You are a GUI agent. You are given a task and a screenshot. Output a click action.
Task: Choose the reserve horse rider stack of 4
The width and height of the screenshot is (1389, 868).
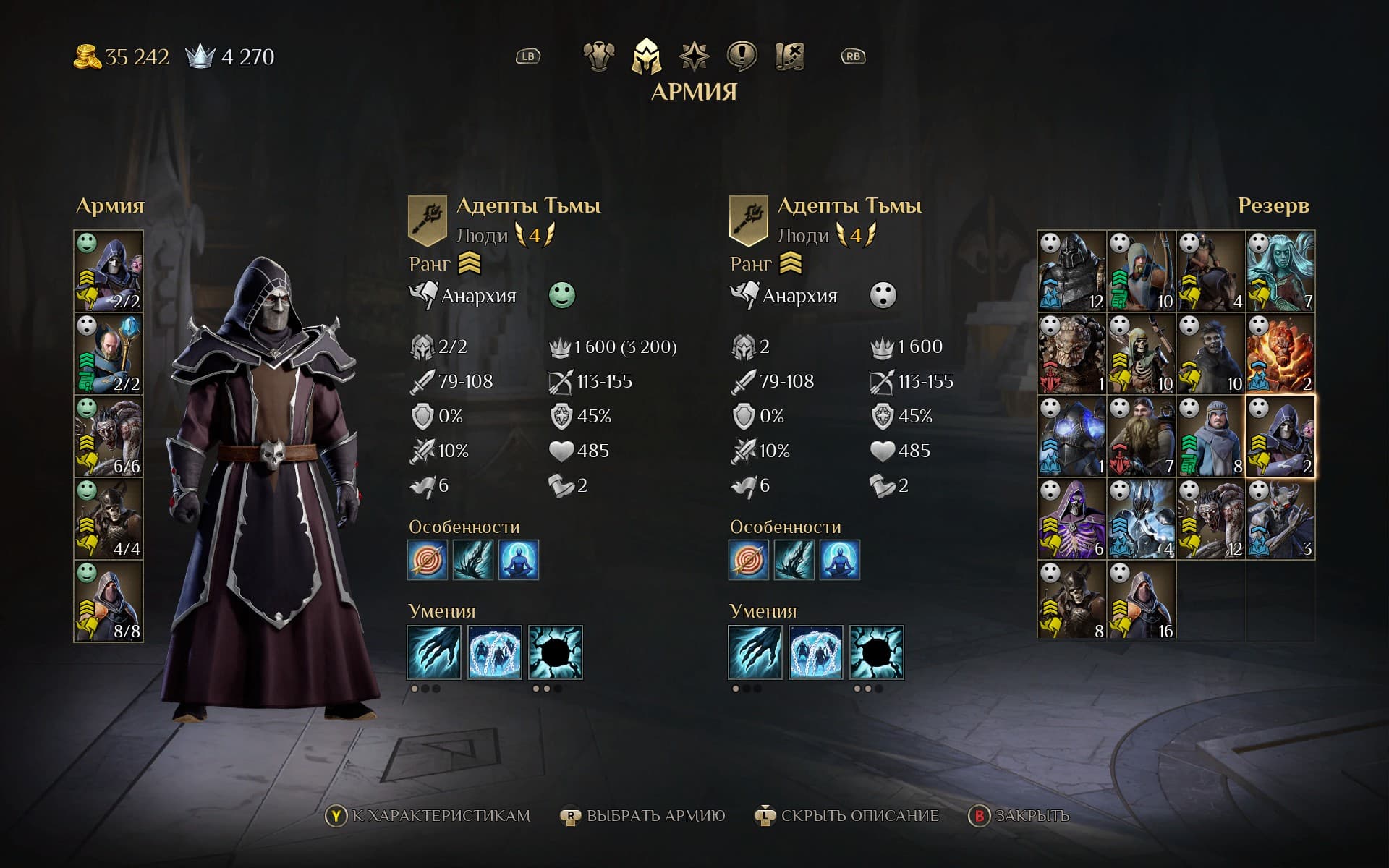[x=1210, y=271]
